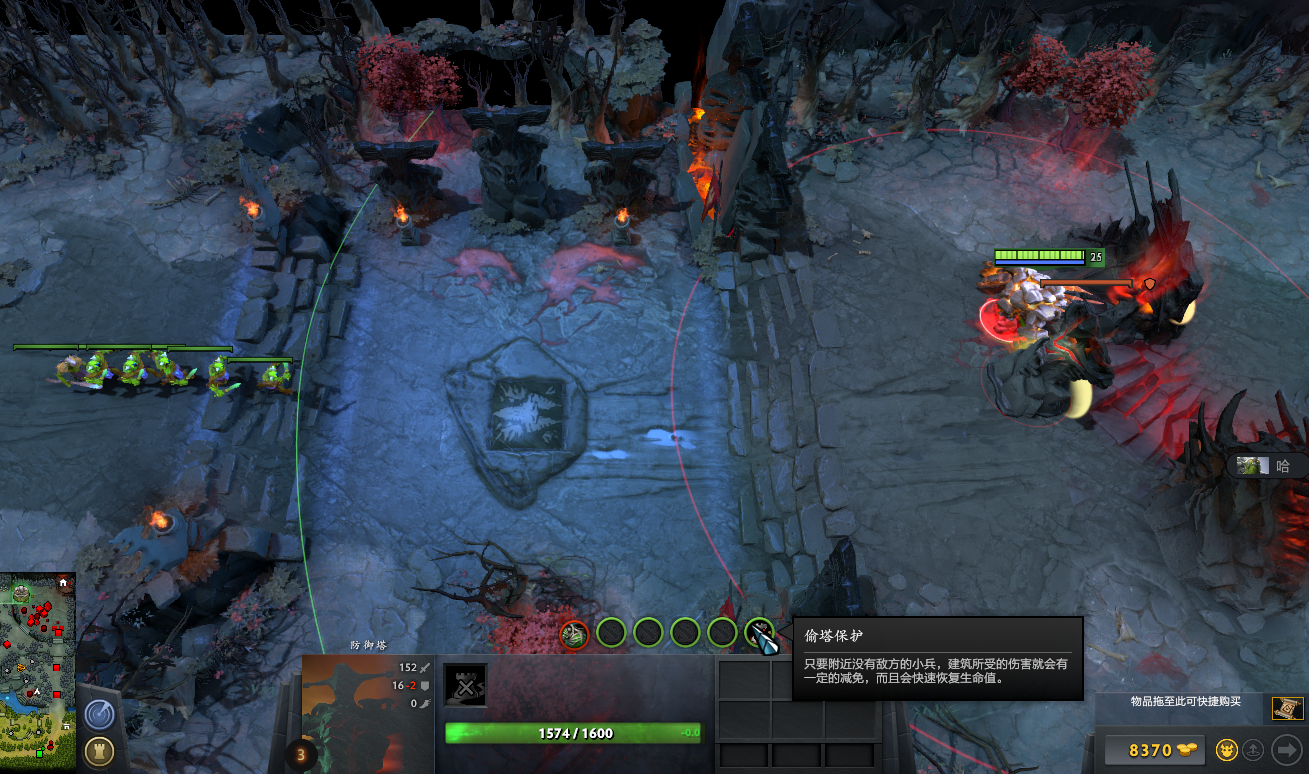Click the 防御塔 name label
1309x774 pixels.
pyautogui.click(x=369, y=646)
